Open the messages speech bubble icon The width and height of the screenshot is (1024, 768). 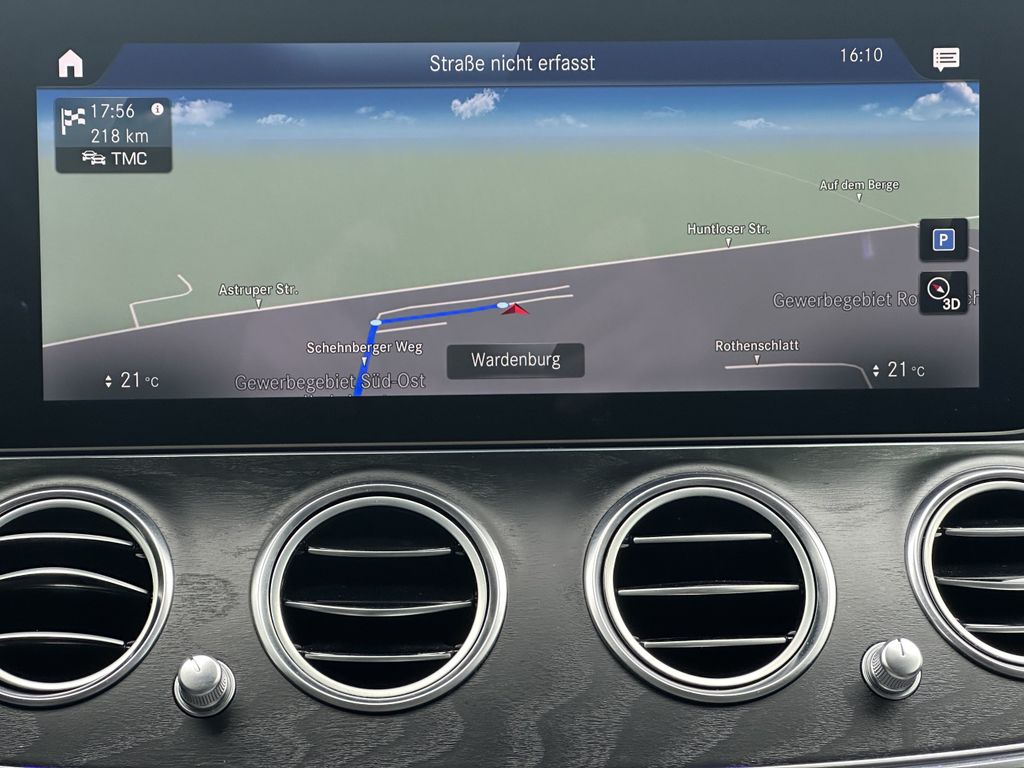click(x=945, y=59)
